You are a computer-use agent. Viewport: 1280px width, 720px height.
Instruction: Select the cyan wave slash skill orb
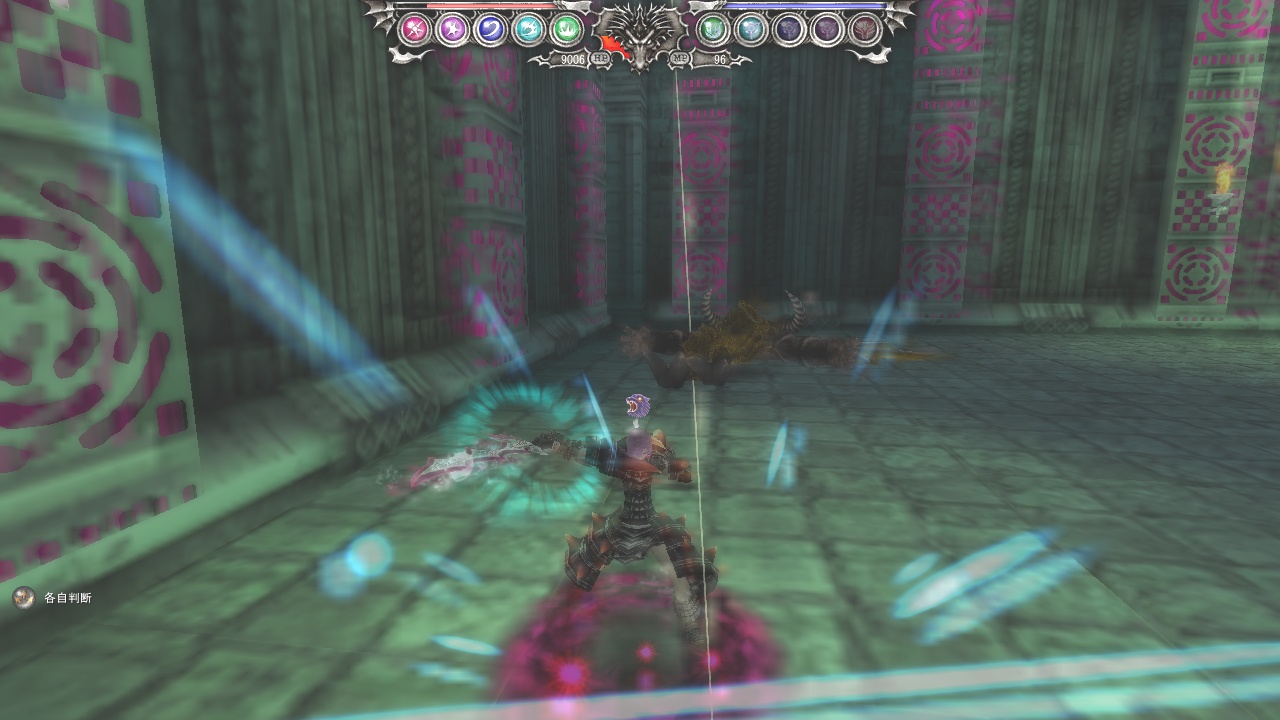[528, 29]
